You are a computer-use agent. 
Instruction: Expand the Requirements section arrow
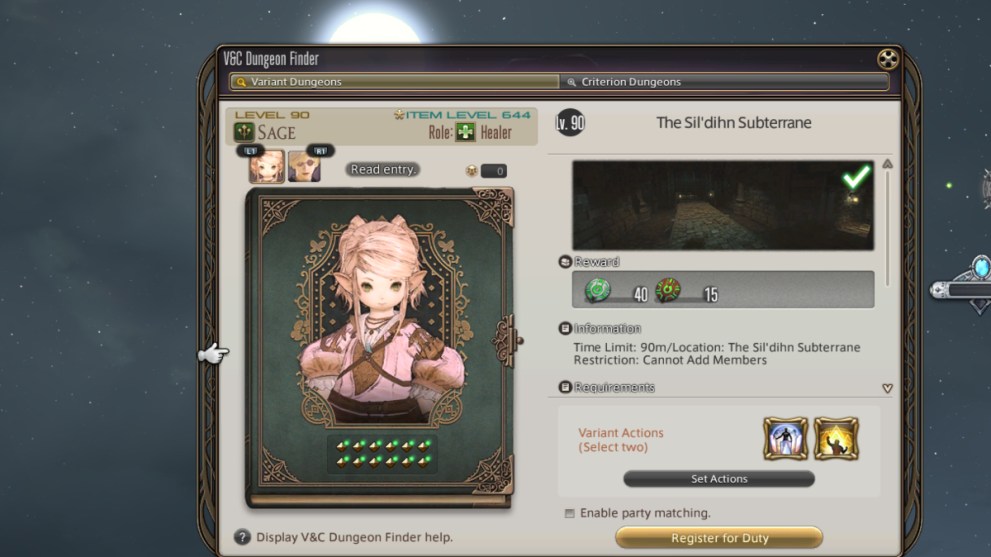tap(887, 388)
